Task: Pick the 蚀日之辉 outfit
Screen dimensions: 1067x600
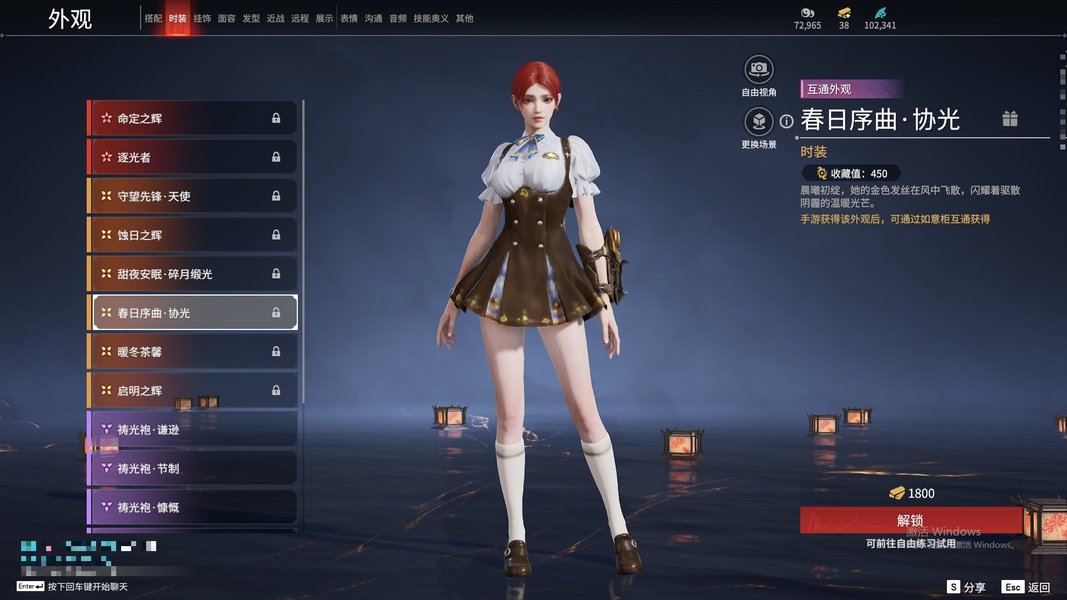Action: coord(192,235)
